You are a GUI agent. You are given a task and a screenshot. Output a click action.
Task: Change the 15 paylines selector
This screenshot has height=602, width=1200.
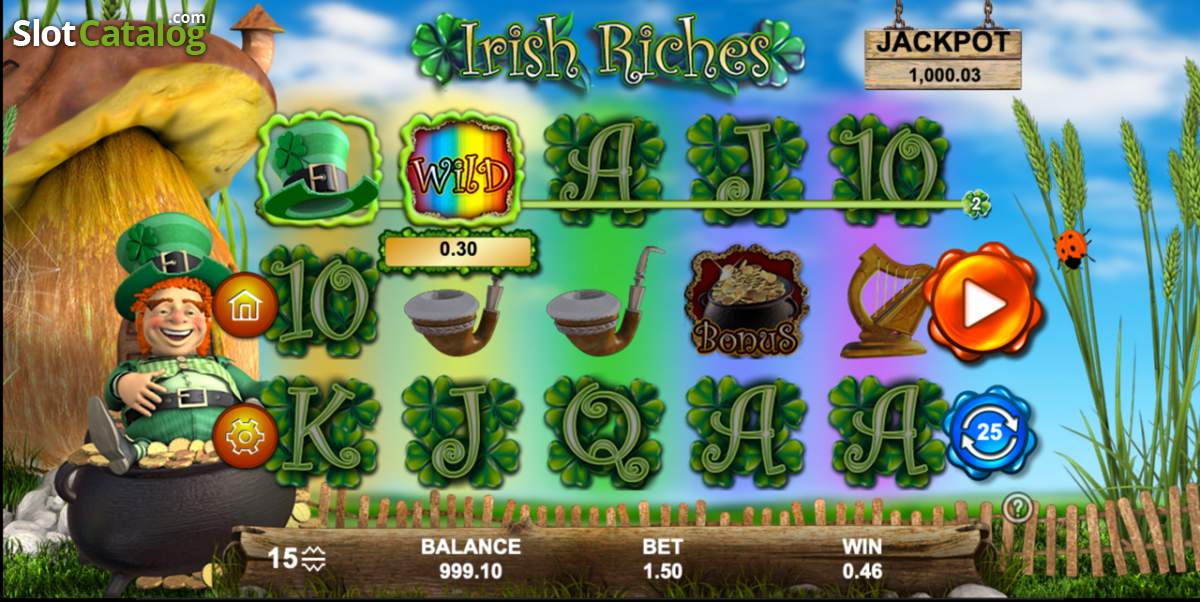[x=298, y=558]
